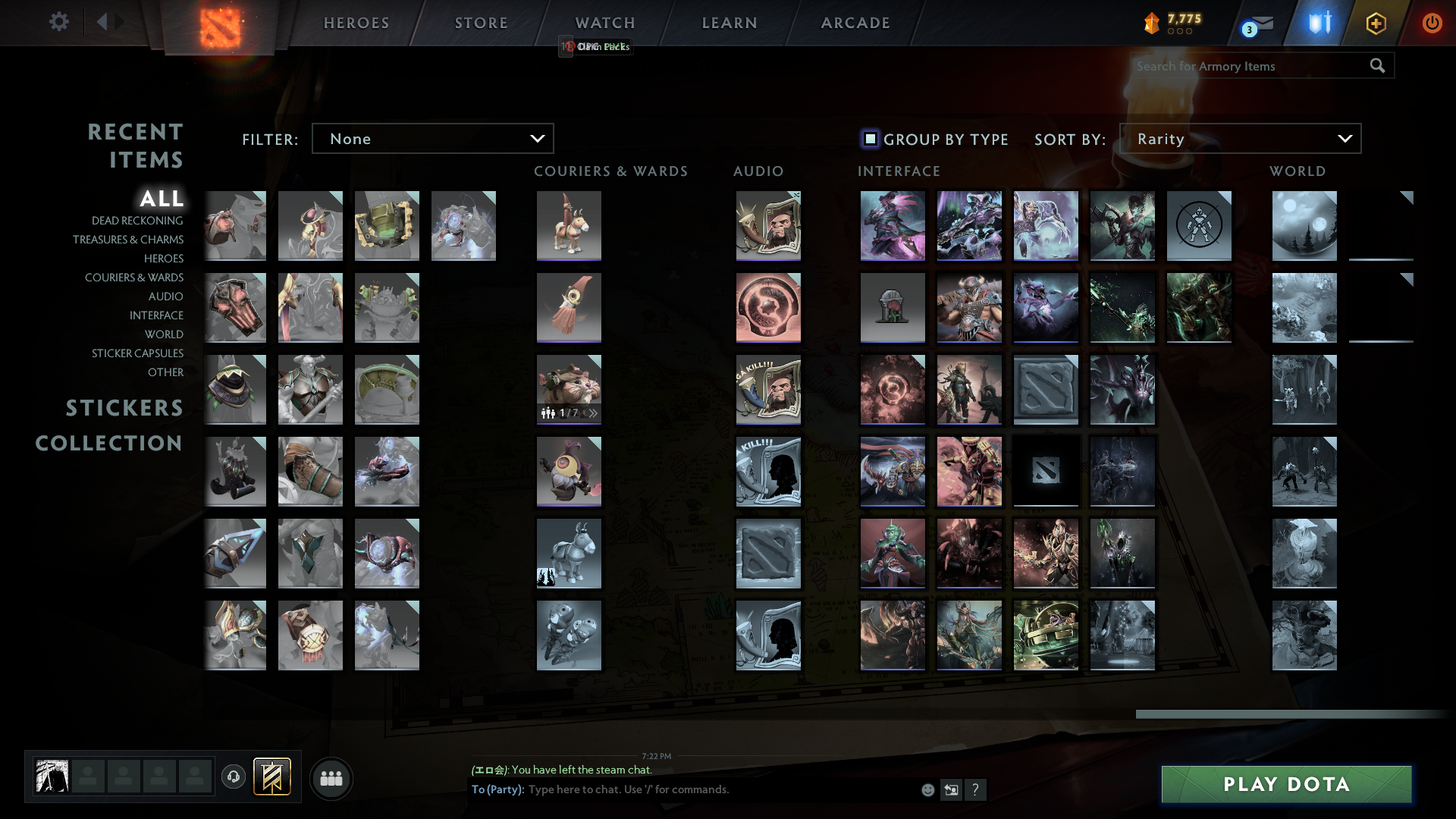This screenshot has width=1456, height=819.
Task: Open the WATCH menu item
Action: coord(604,23)
